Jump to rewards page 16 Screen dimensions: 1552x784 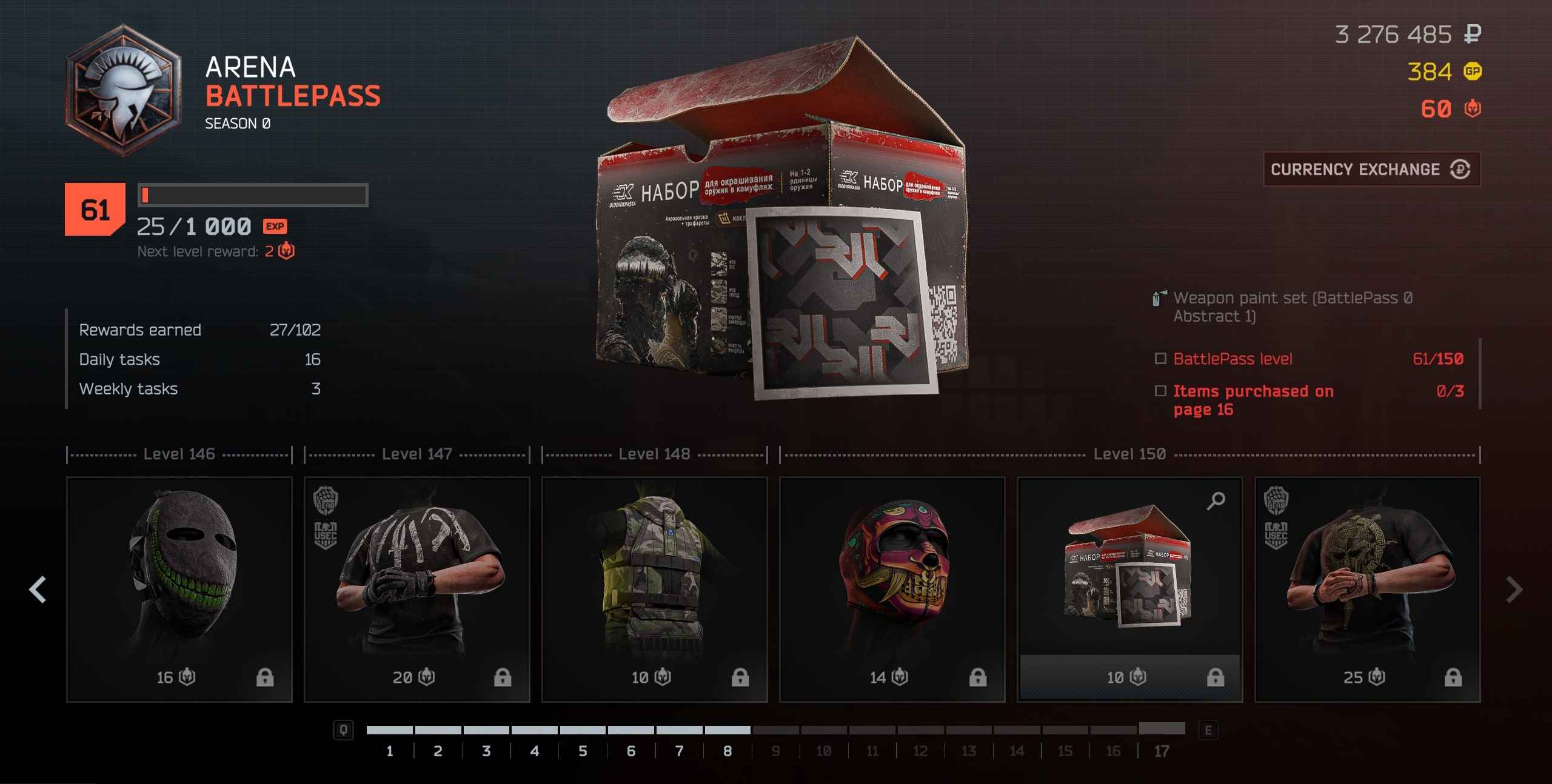1113,751
